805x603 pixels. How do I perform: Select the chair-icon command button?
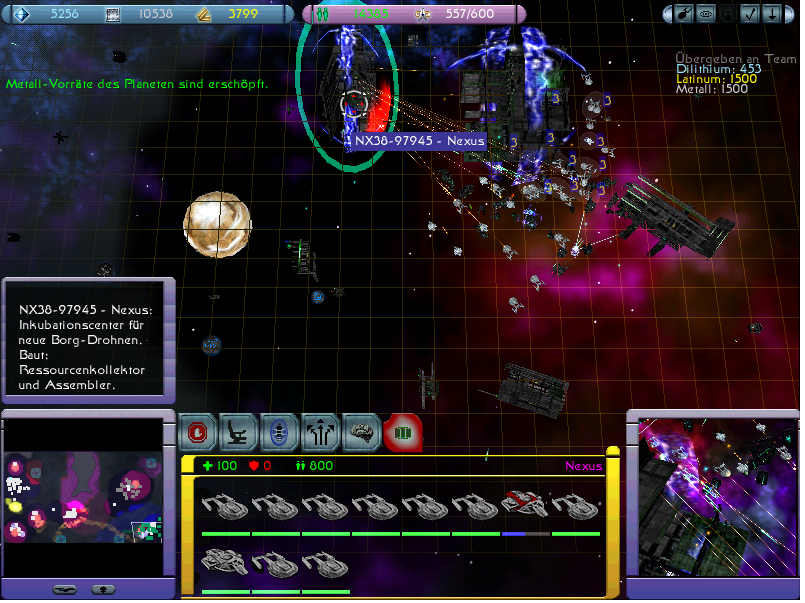click(x=240, y=431)
